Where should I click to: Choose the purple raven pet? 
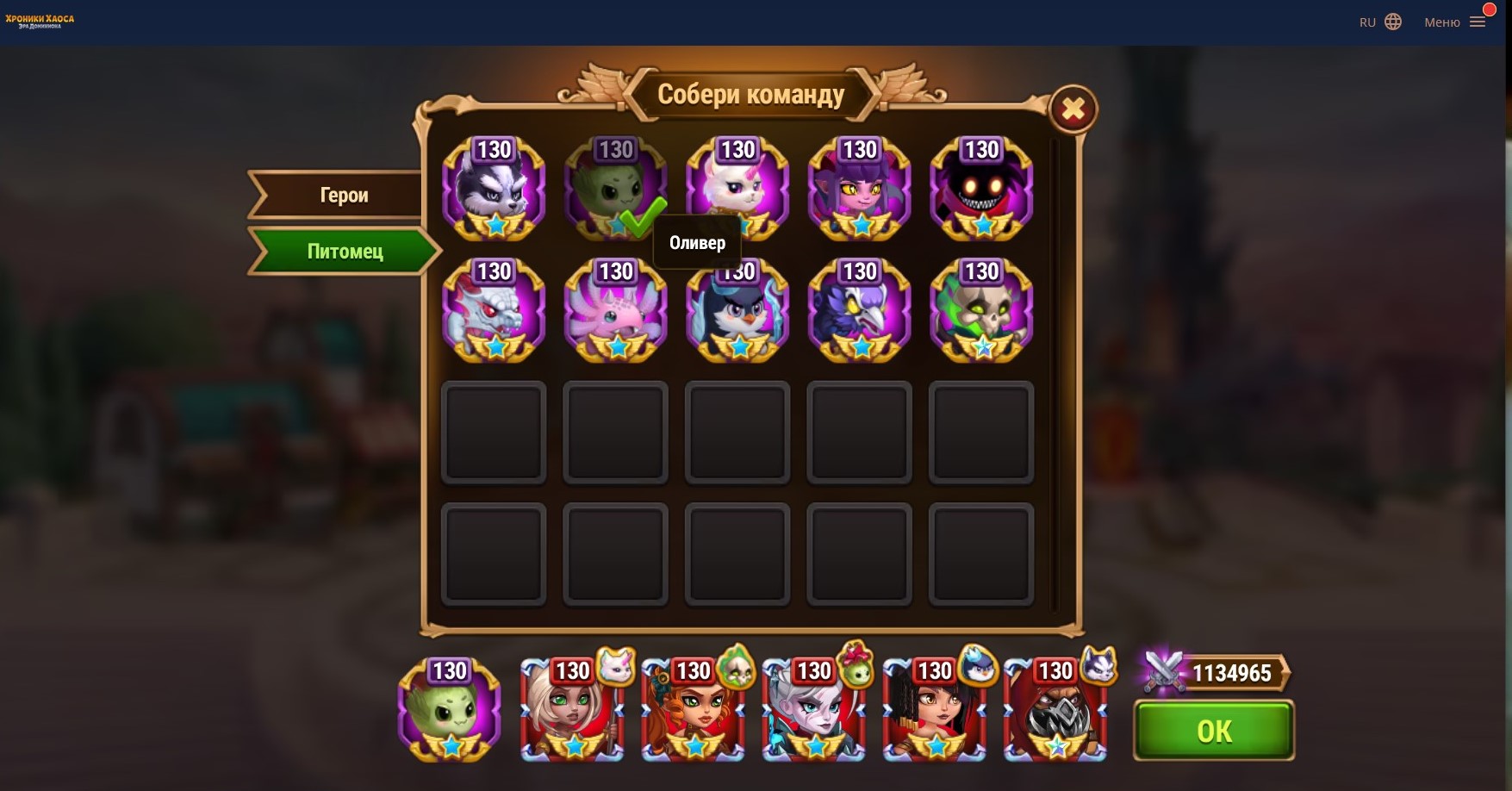coord(860,311)
